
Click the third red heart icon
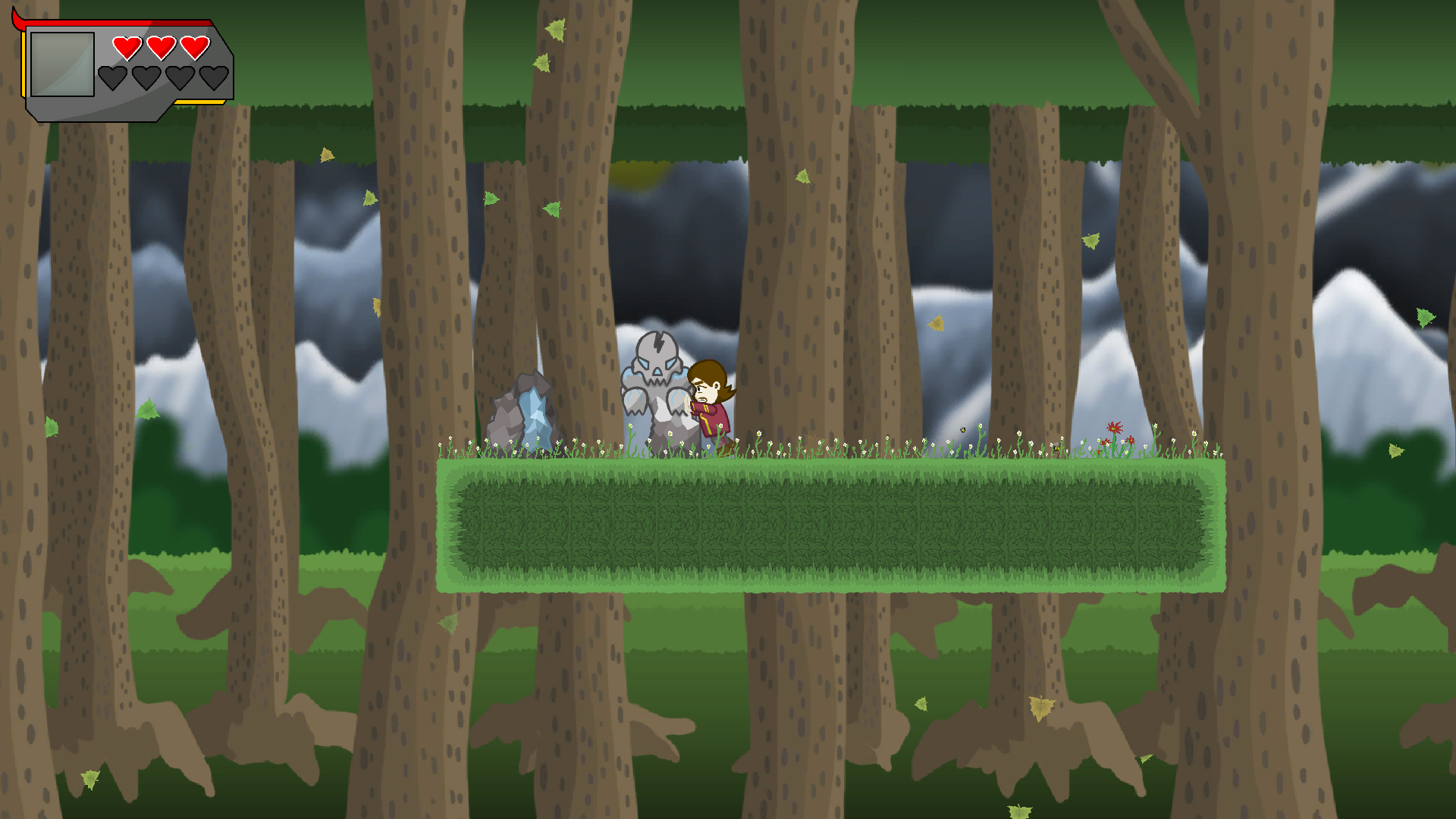coord(196,47)
